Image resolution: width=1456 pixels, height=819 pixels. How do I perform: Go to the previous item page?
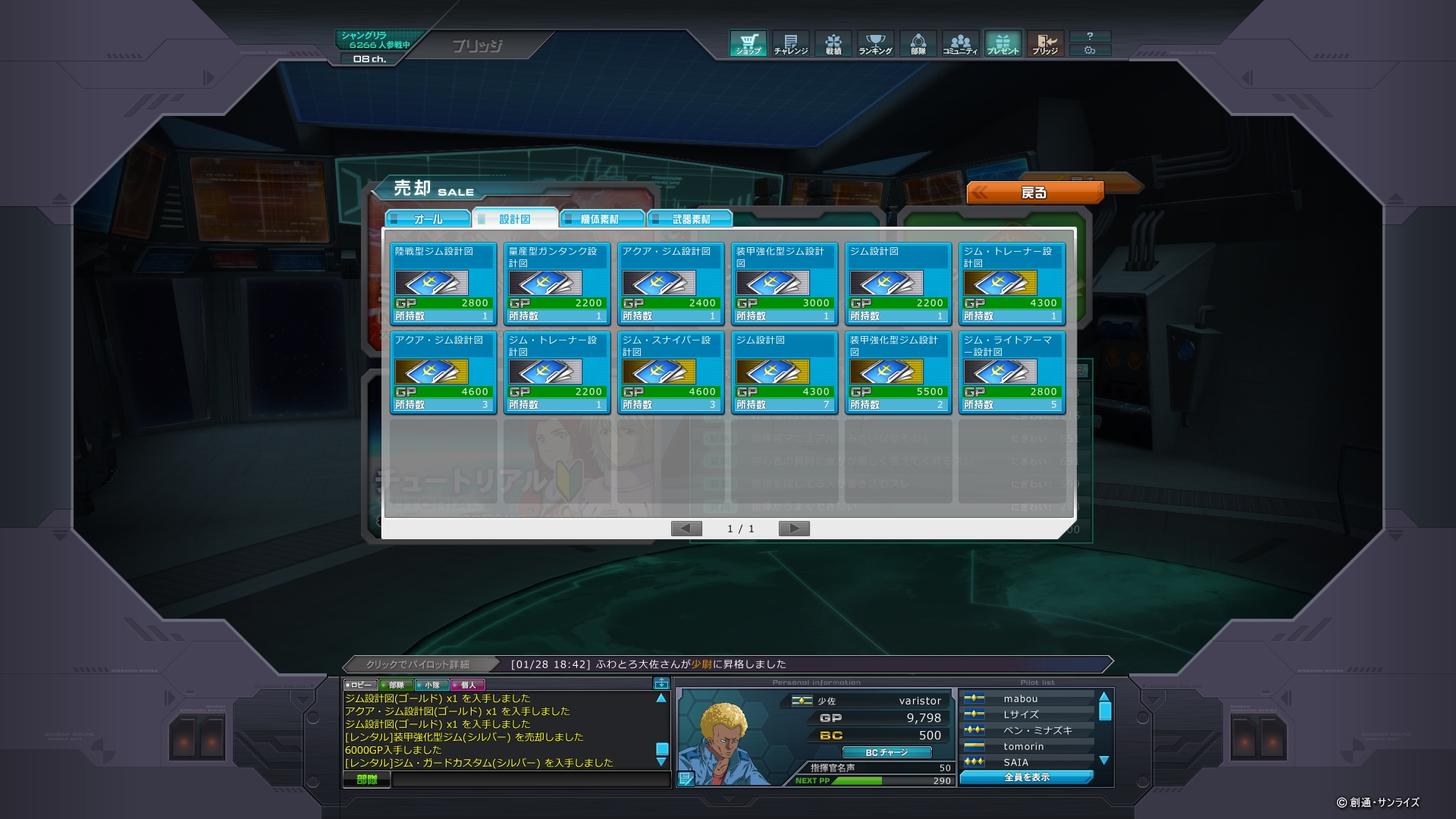686,529
